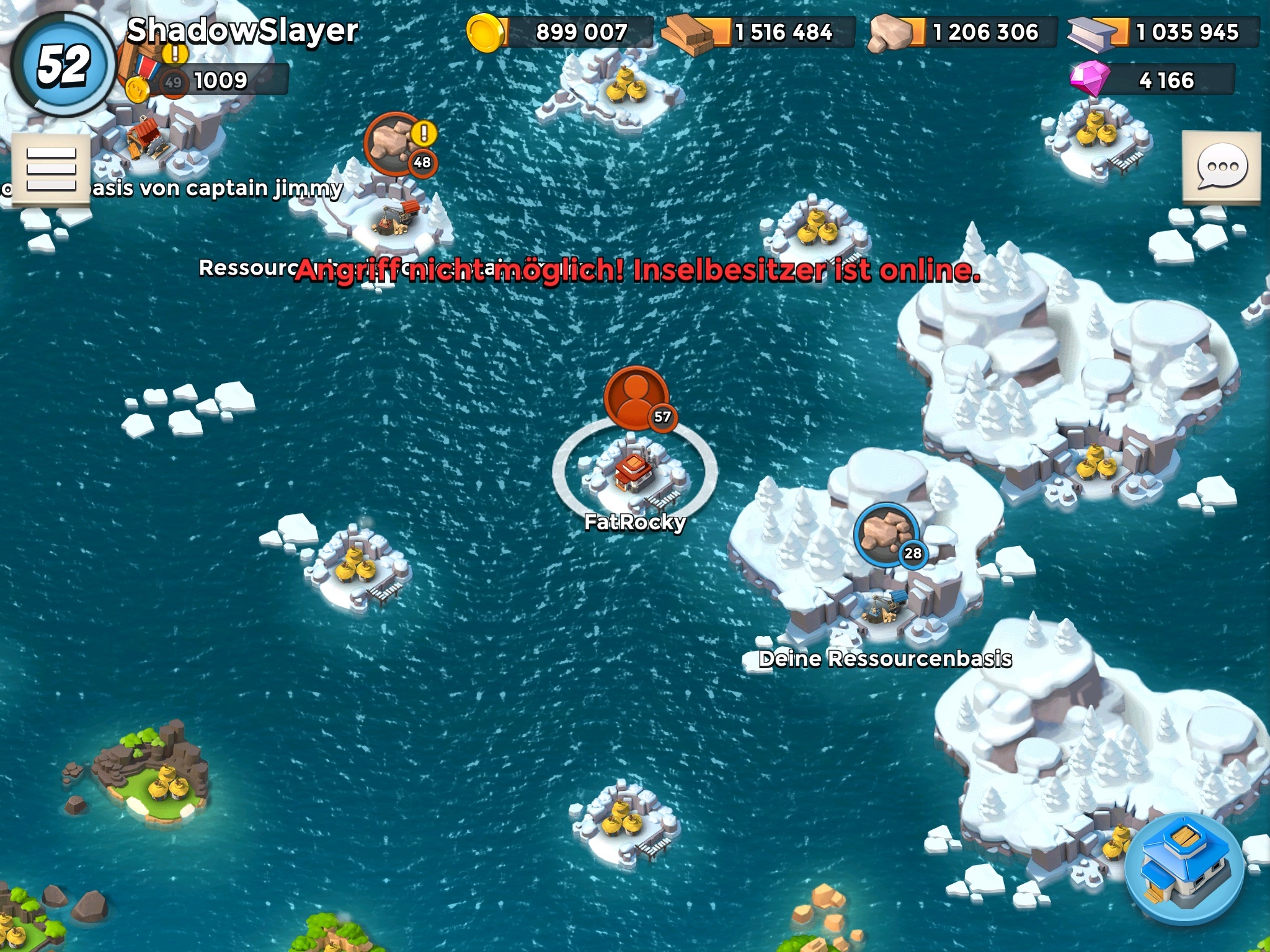1270x952 pixels.
Task: Select the level 48 stone resource base marker
Action: [397, 144]
